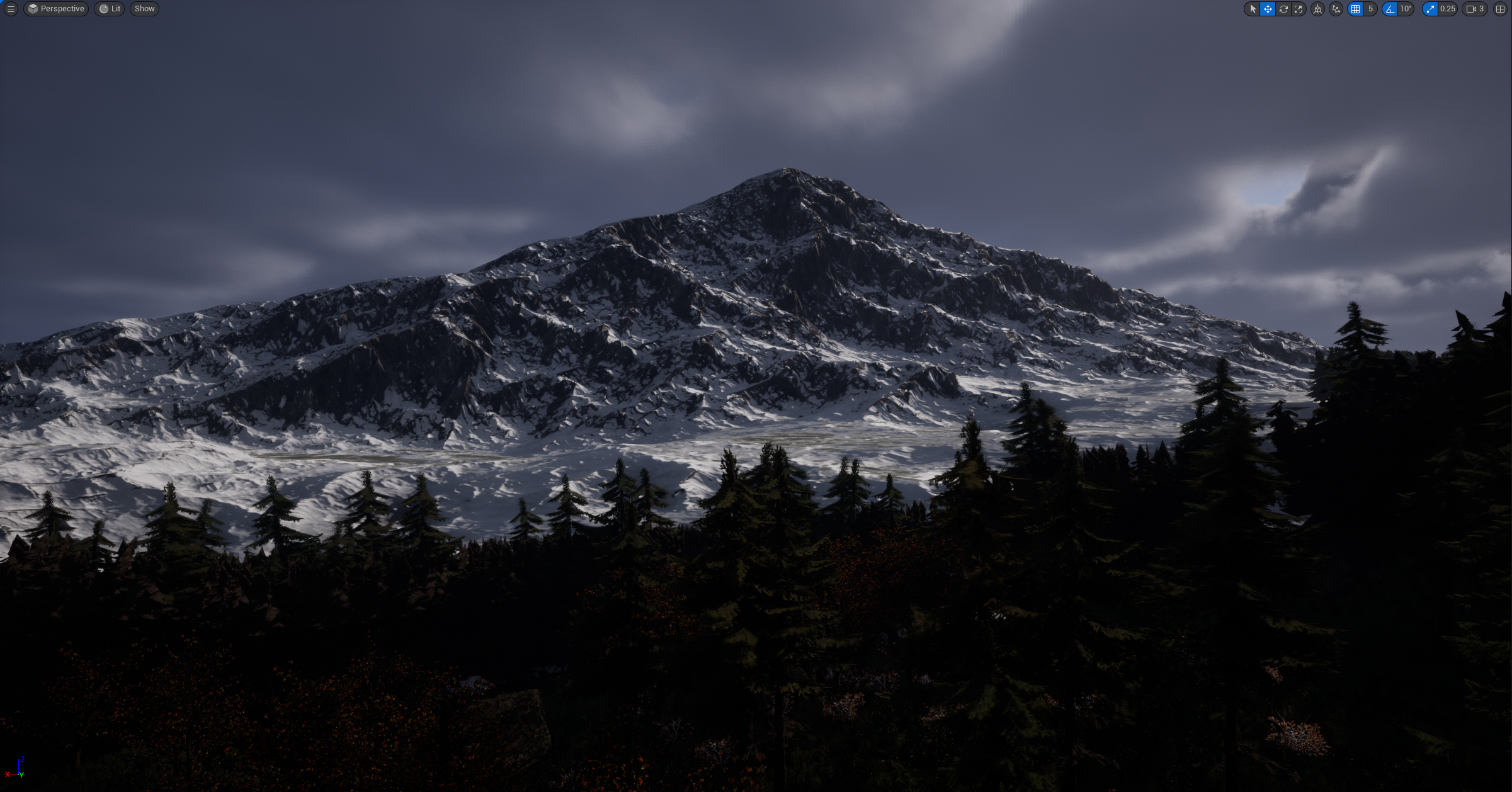The height and width of the screenshot is (792, 1512).
Task: Switch to the scale tool
Action: click(x=1298, y=9)
